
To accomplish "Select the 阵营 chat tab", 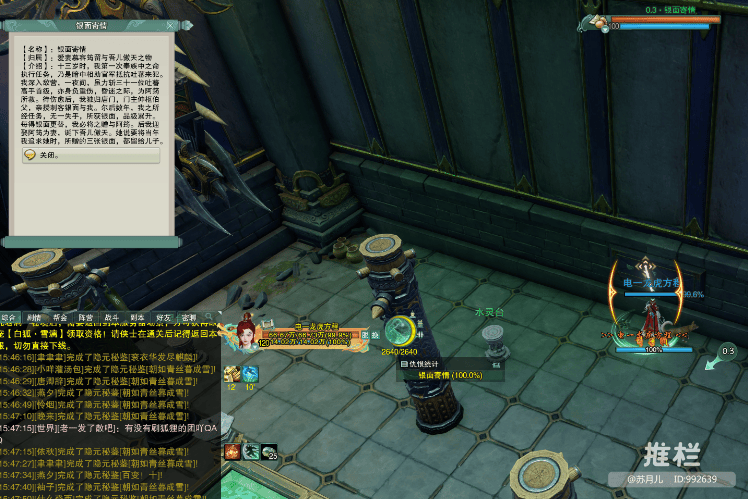I will pyautogui.click(x=87, y=318).
